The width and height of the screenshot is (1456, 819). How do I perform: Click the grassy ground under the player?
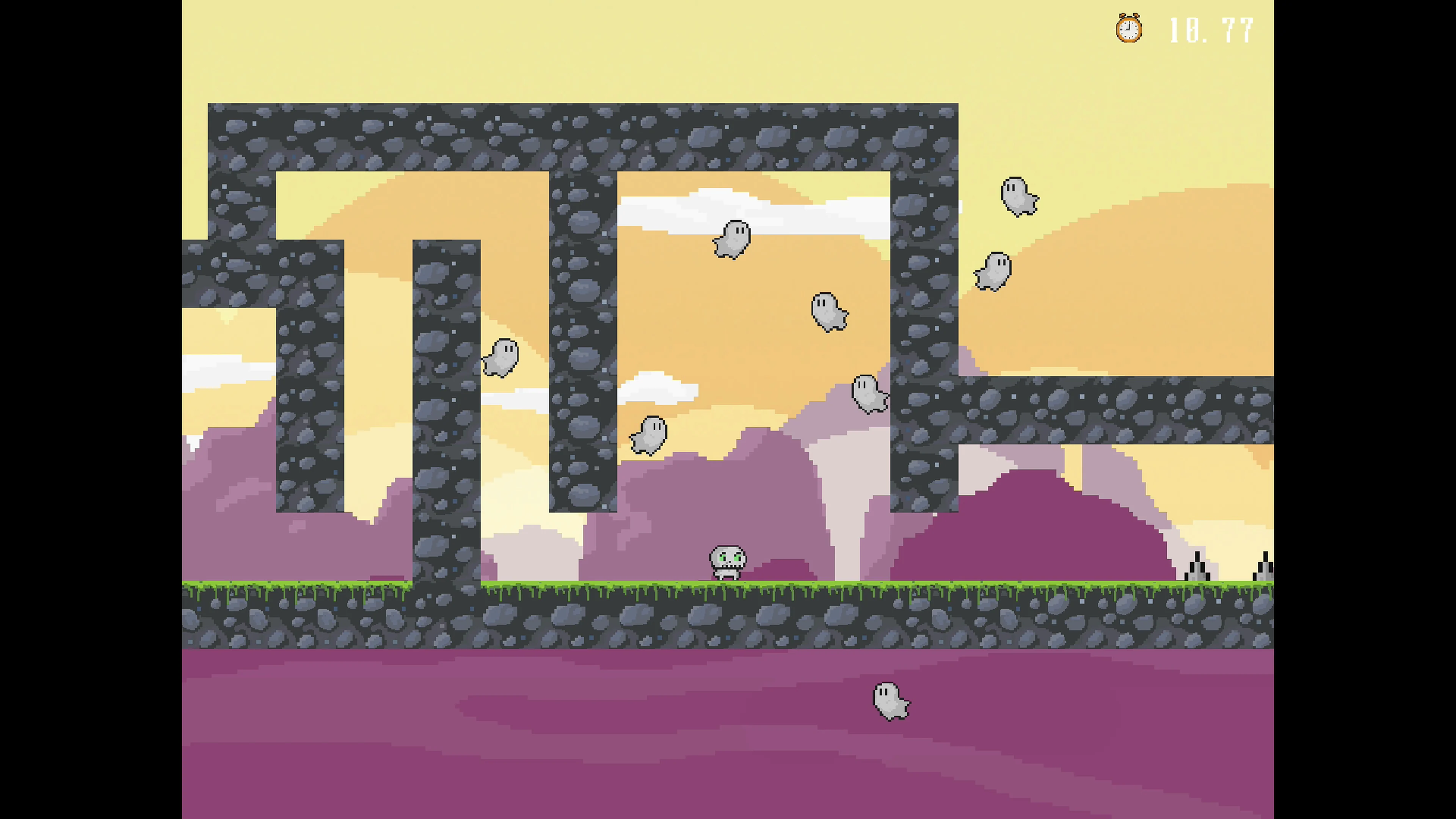(728, 588)
